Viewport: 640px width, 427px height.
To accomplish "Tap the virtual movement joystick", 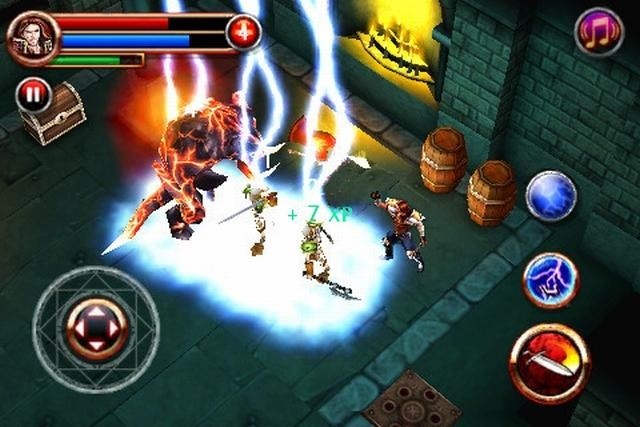I will pyautogui.click(x=95, y=328).
